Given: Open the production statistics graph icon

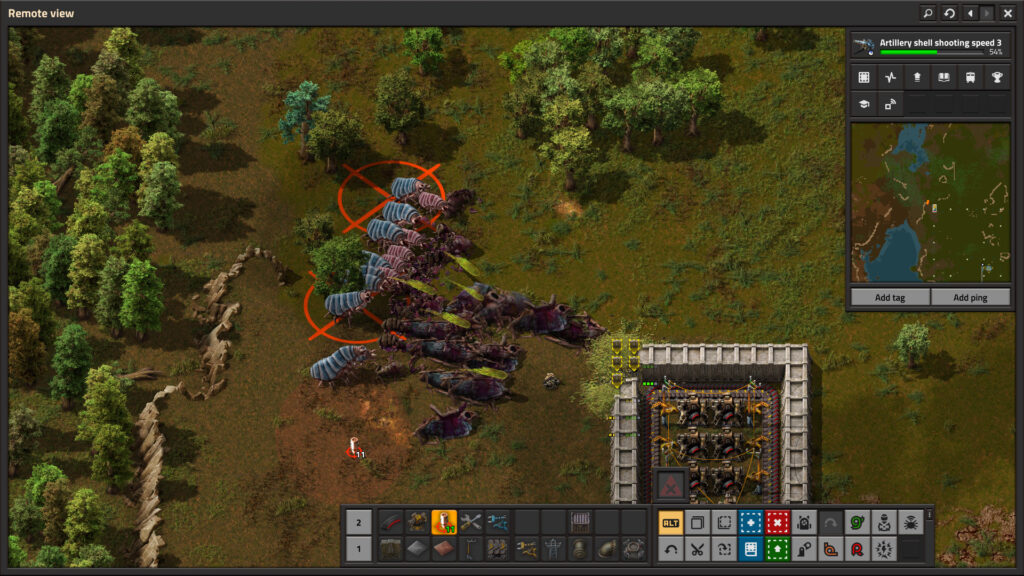Looking at the screenshot, I should pos(890,77).
